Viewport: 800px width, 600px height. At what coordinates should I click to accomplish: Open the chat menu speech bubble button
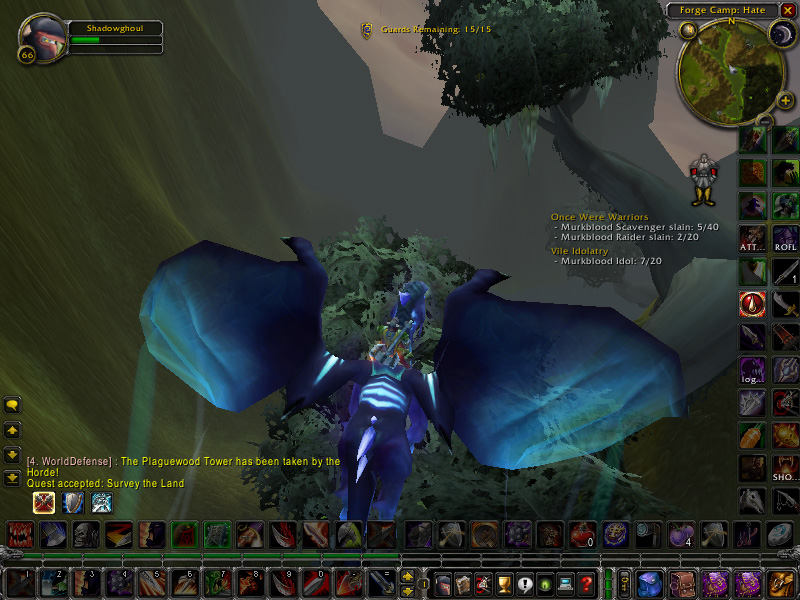tap(12, 405)
